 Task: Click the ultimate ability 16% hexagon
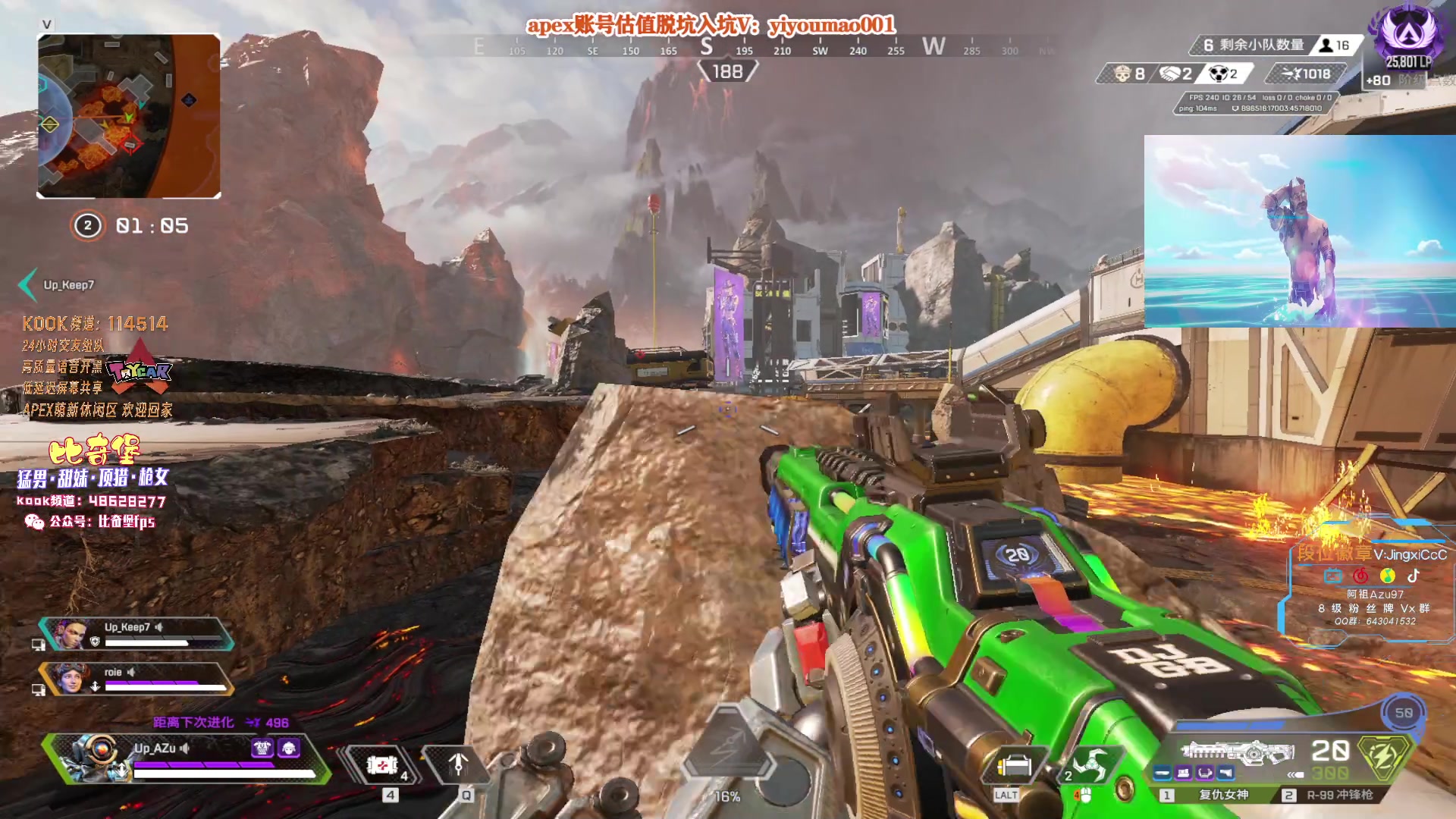(x=726, y=751)
